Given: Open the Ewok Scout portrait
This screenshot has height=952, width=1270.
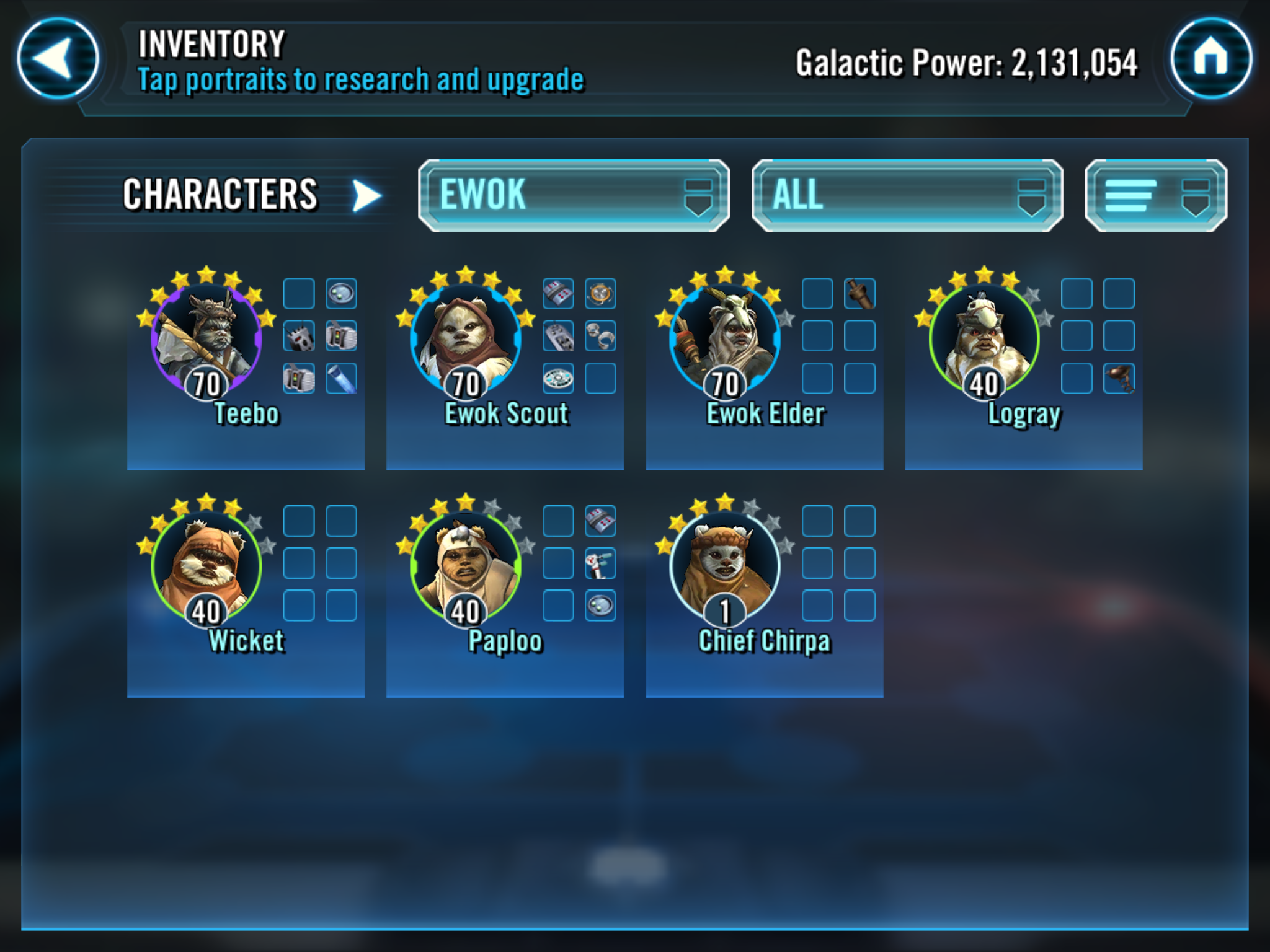Looking at the screenshot, I should 466,338.
